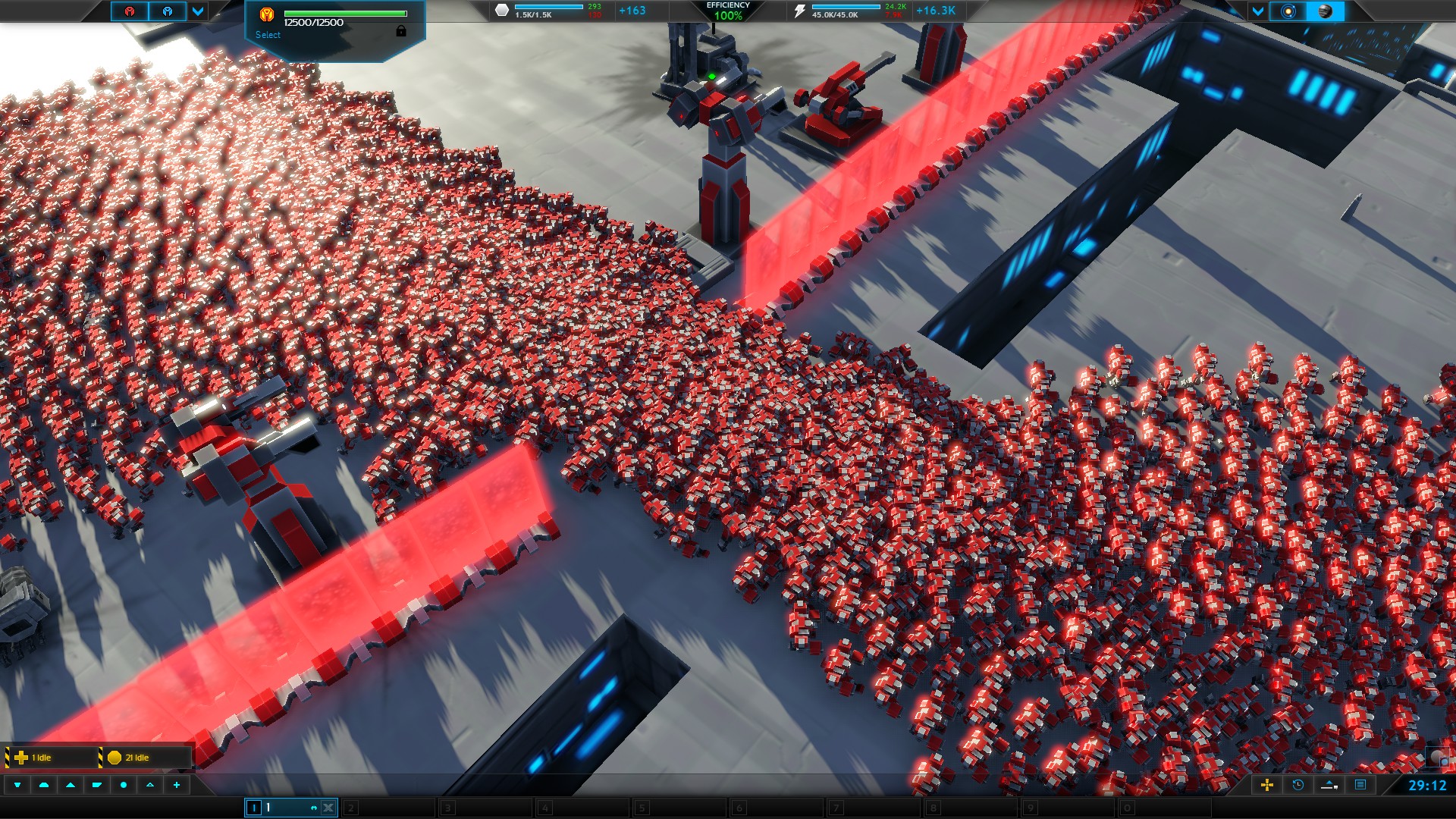Close control group 1 with its X

click(x=328, y=808)
